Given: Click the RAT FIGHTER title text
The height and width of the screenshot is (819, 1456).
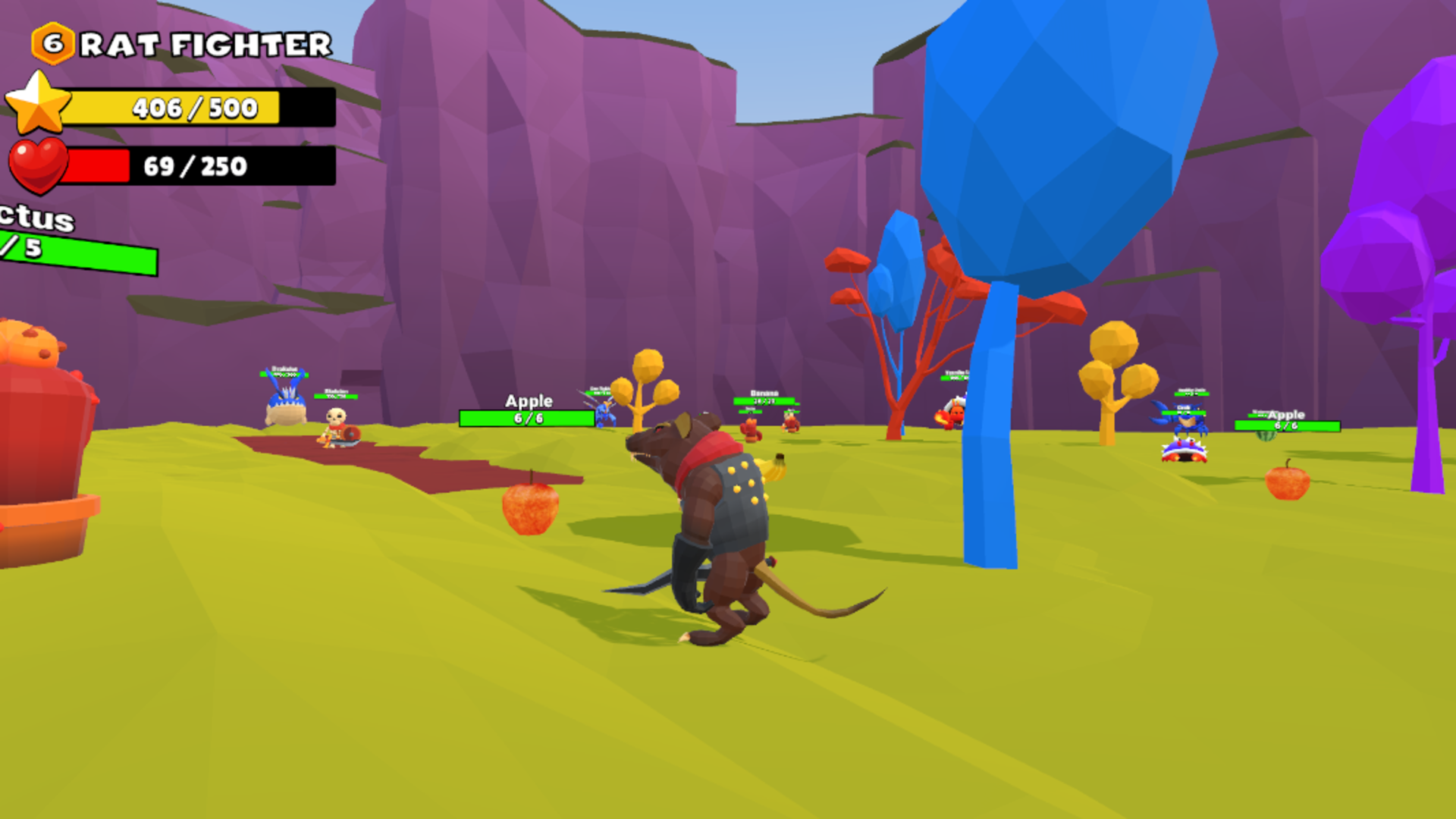Looking at the screenshot, I should (x=205, y=44).
